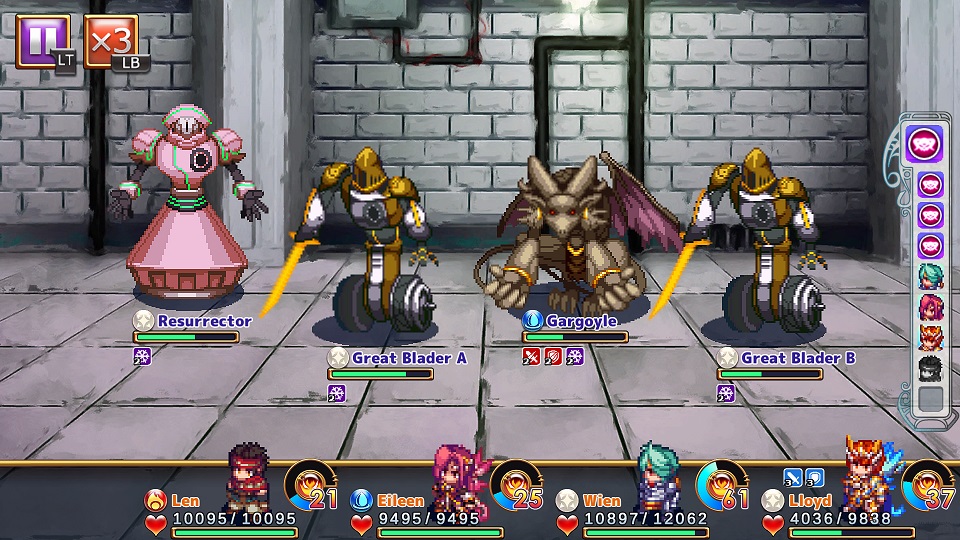Click Wien's skill gauge showing 61
This screenshot has height=540, width=960.
point(722,484)
